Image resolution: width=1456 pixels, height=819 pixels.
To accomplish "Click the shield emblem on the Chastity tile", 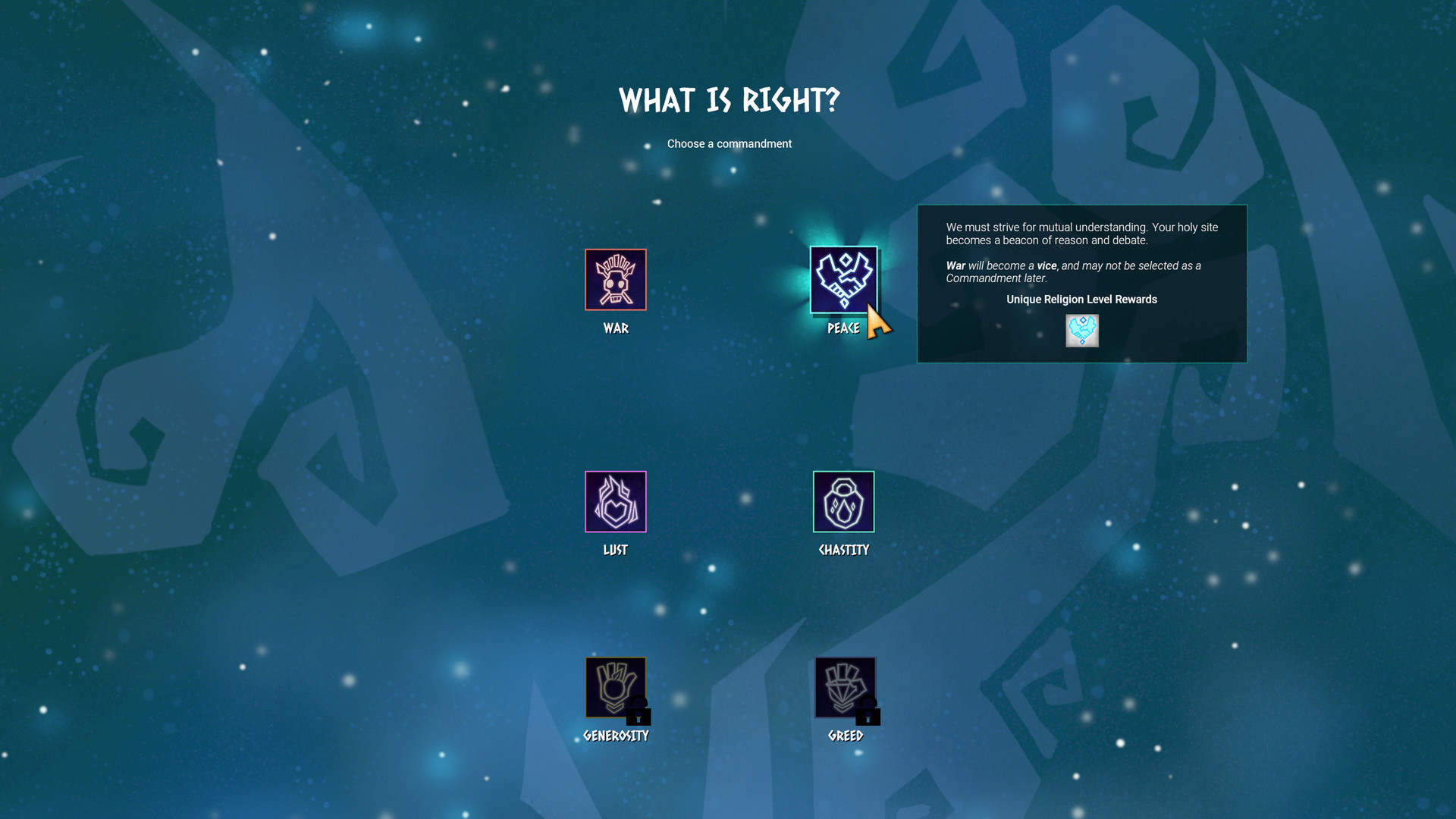I will coord(843,501).
